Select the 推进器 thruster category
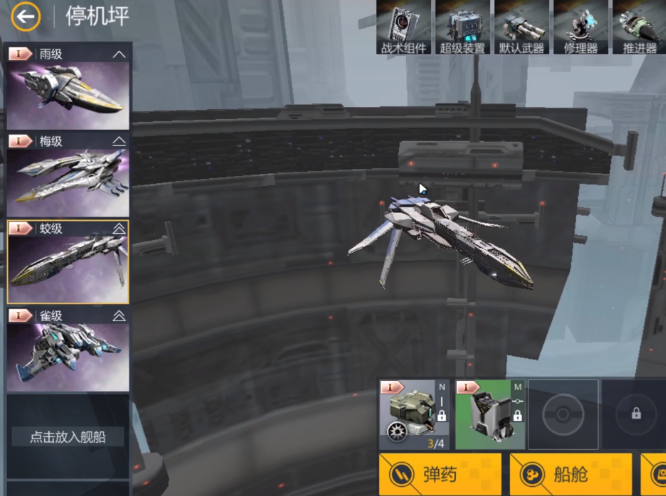 (x=637, y=27)
